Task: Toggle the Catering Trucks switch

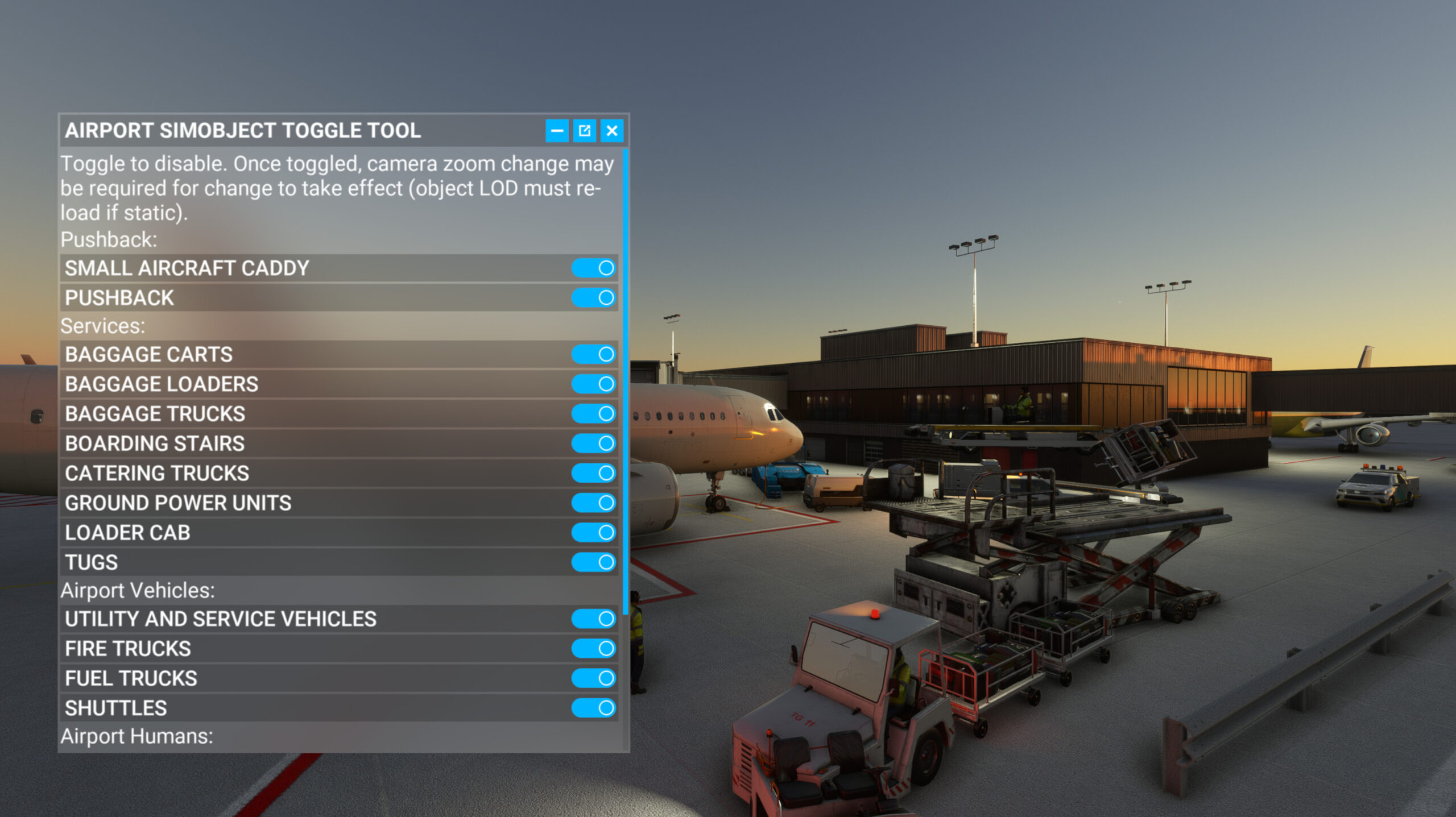Action: pos(594,472)
